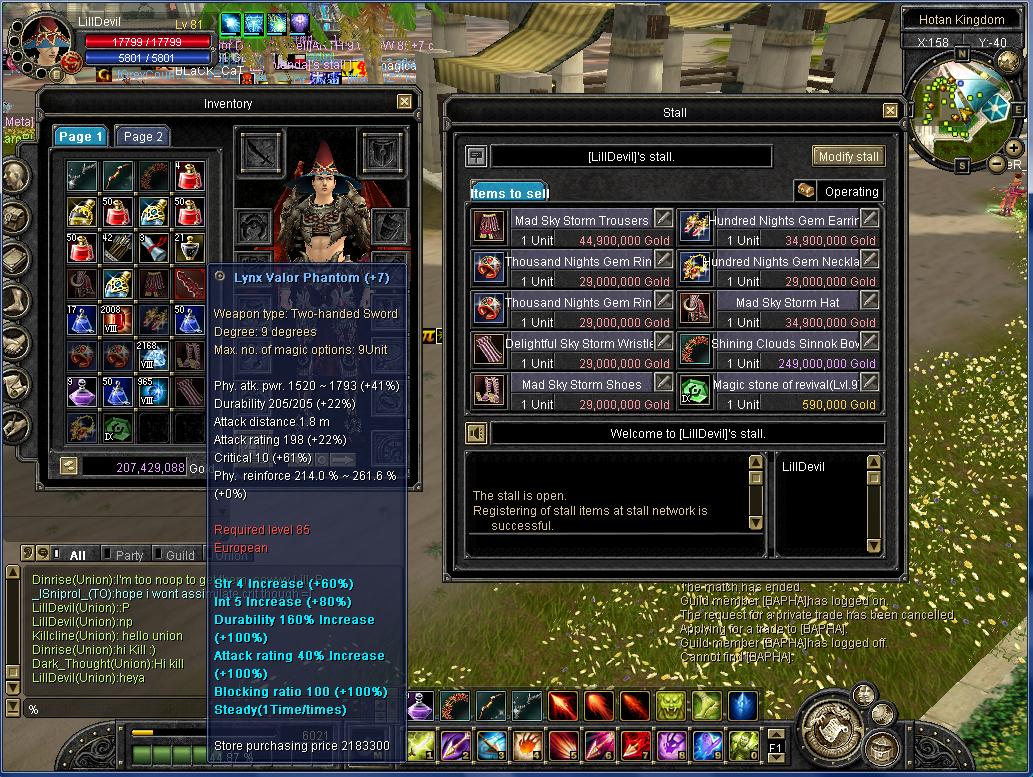
Task: Select inventory Page 1 tab
Action: 81,137
